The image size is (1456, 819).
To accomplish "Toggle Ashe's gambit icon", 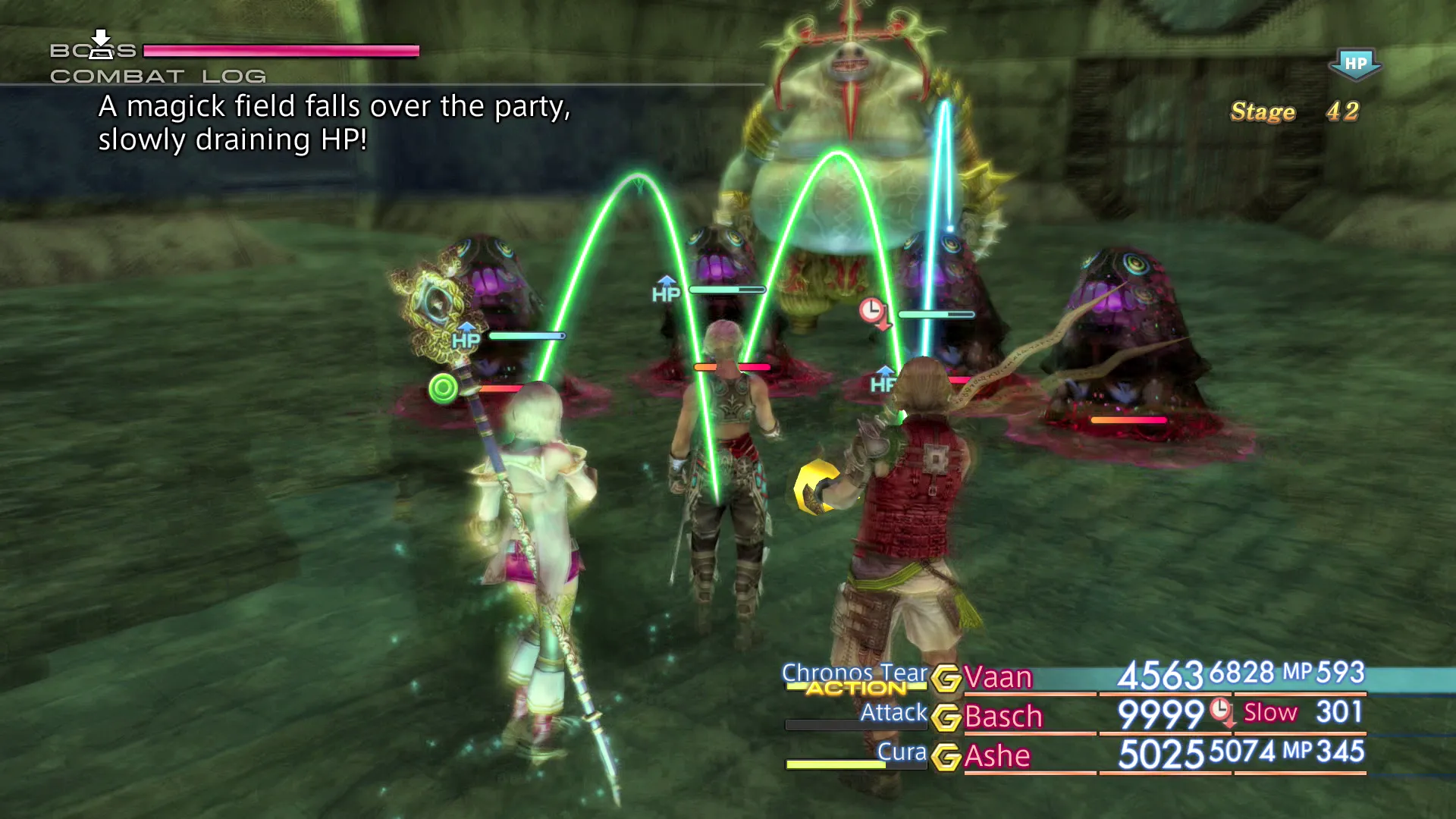I will coord(946,757).
